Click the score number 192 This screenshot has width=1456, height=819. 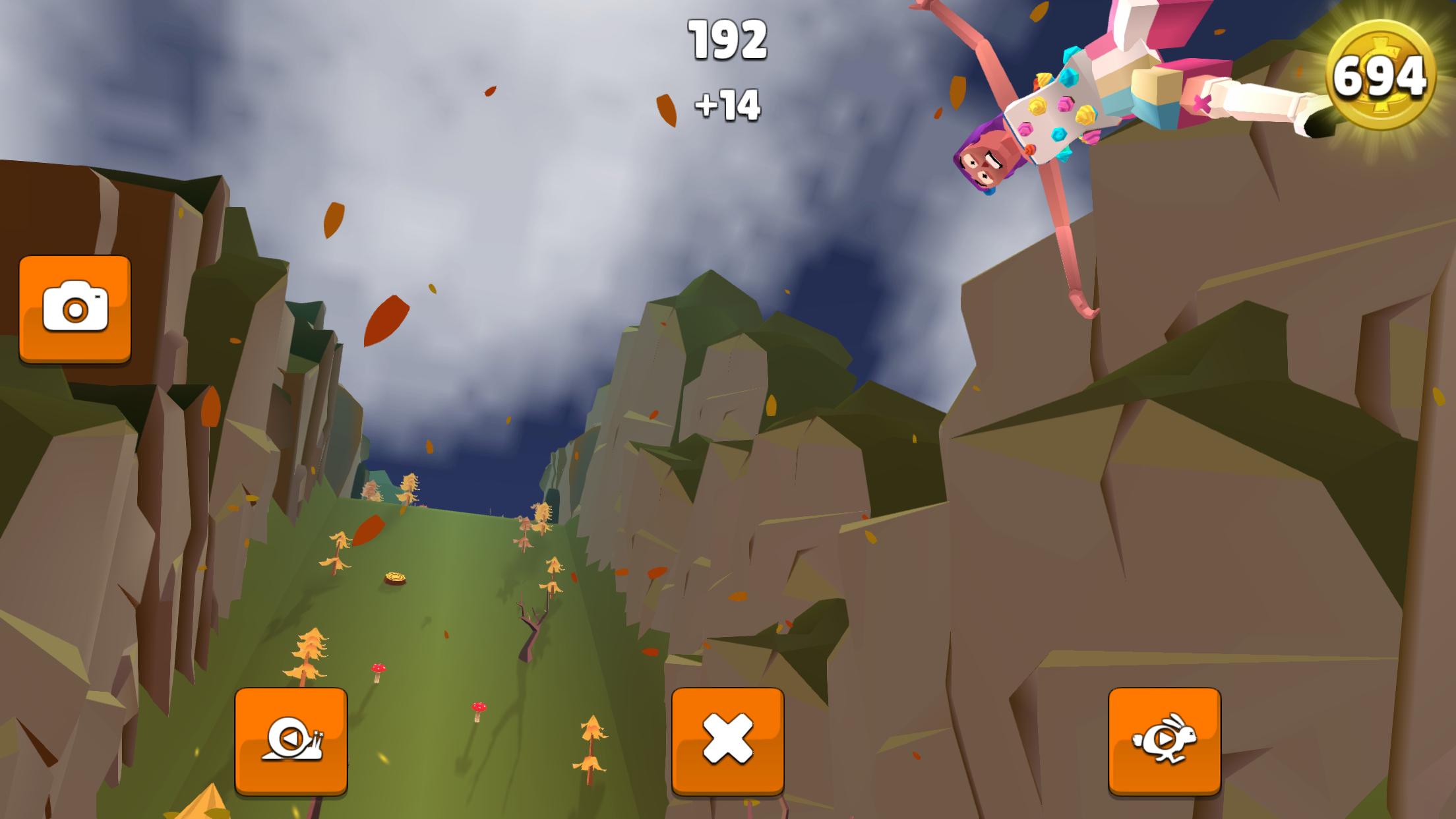tap(728, 41)
